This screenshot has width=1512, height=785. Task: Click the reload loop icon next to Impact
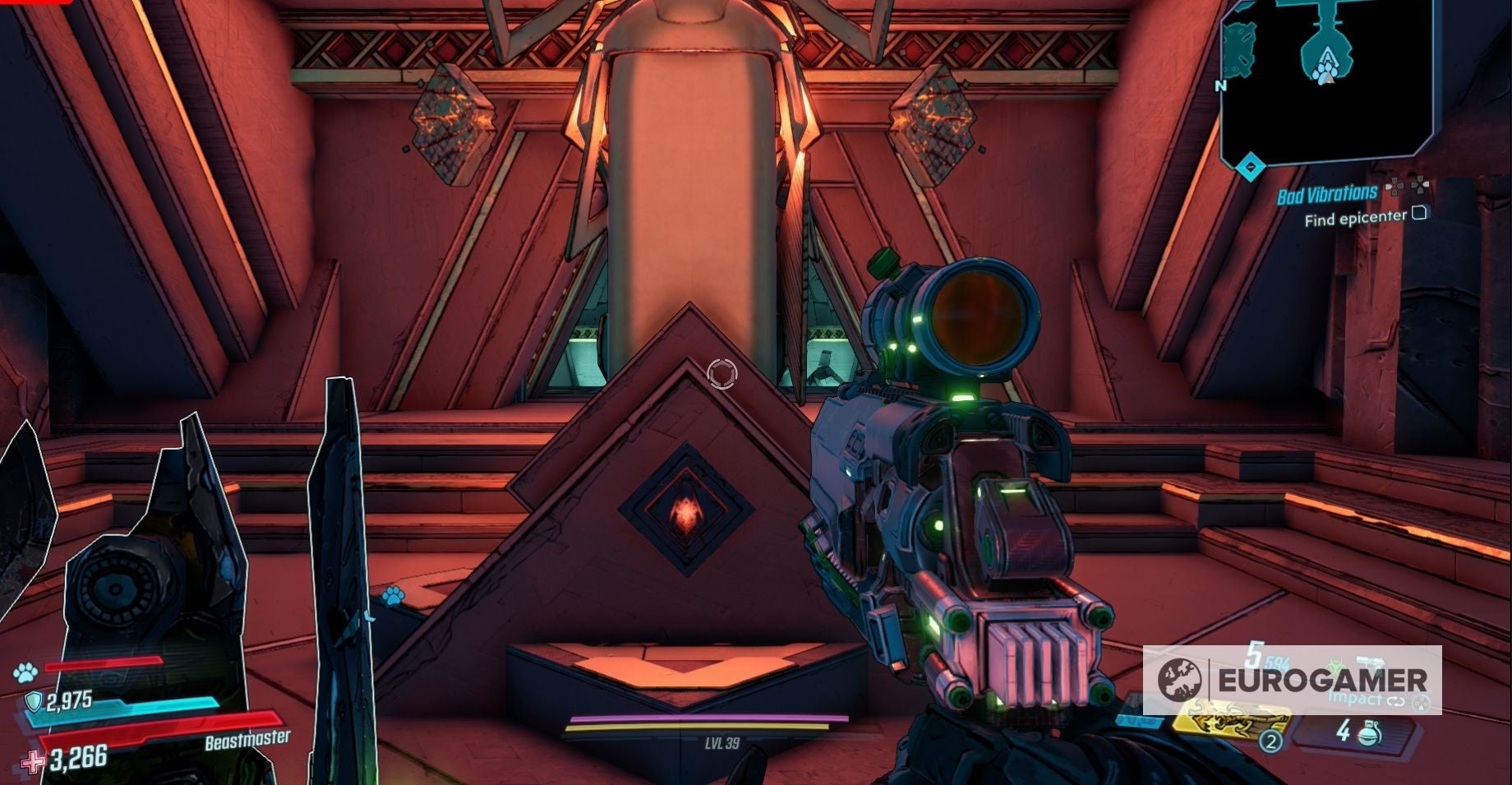pos(1395,703)
